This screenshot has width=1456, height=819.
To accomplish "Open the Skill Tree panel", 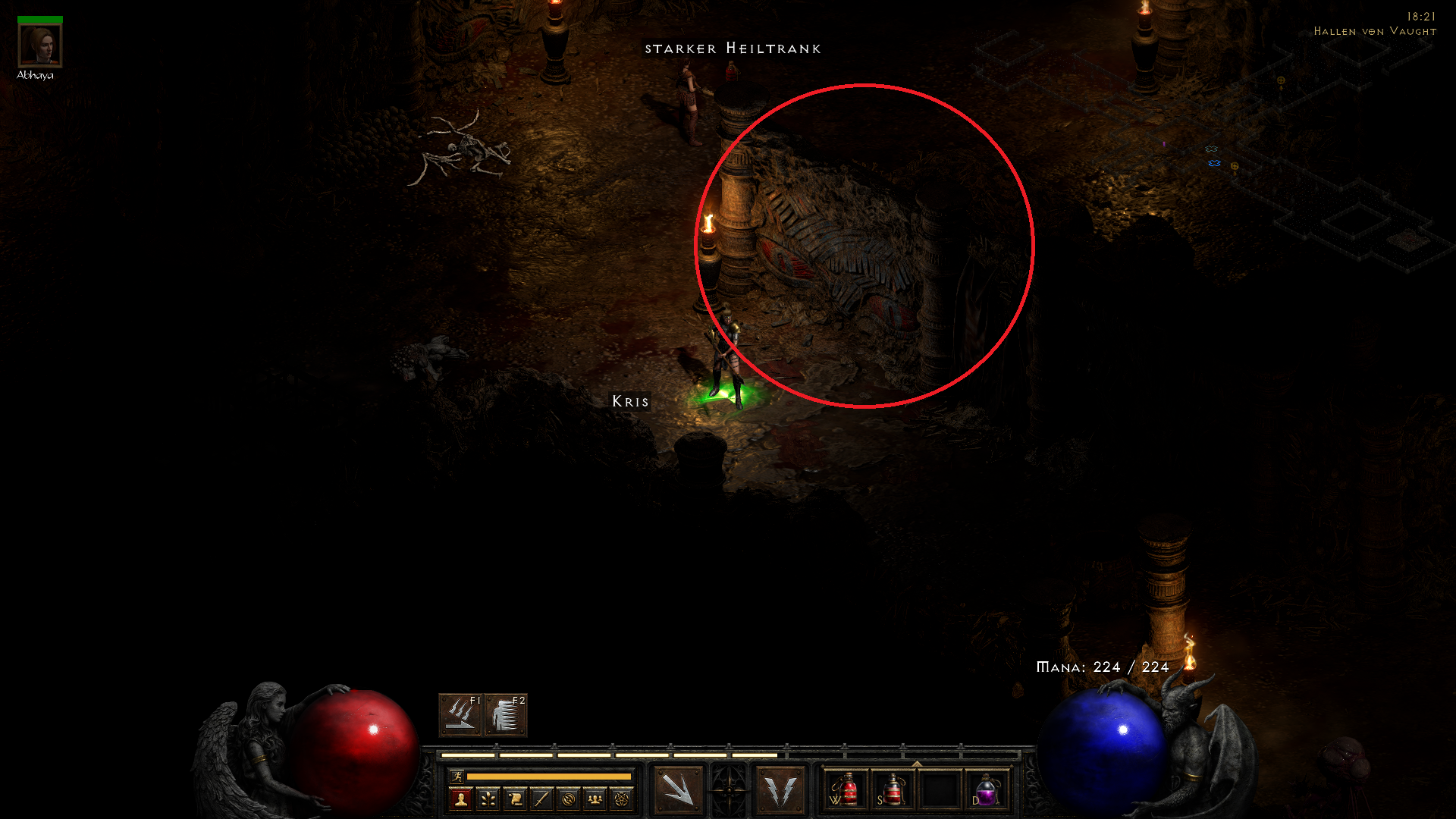I will [x=488, y=798].
